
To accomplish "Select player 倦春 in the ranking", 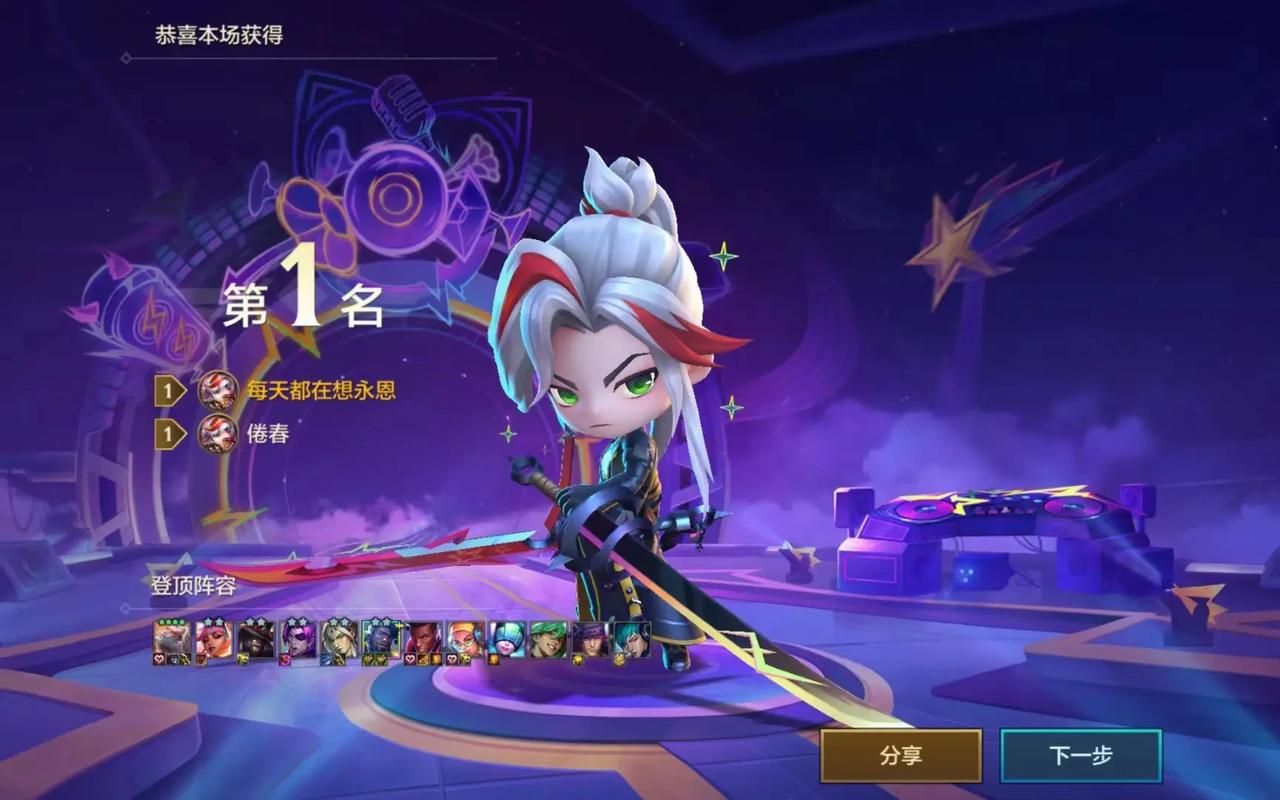I will point(268,434).
